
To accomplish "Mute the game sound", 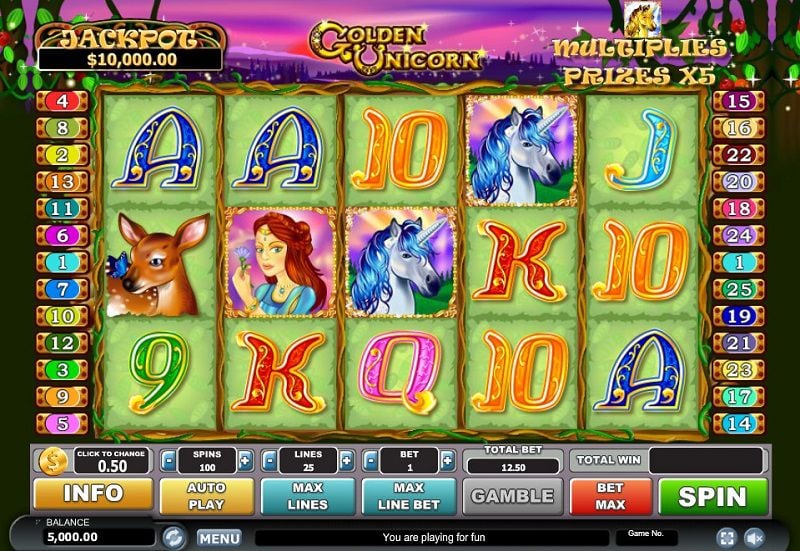I will click(755, 538).
